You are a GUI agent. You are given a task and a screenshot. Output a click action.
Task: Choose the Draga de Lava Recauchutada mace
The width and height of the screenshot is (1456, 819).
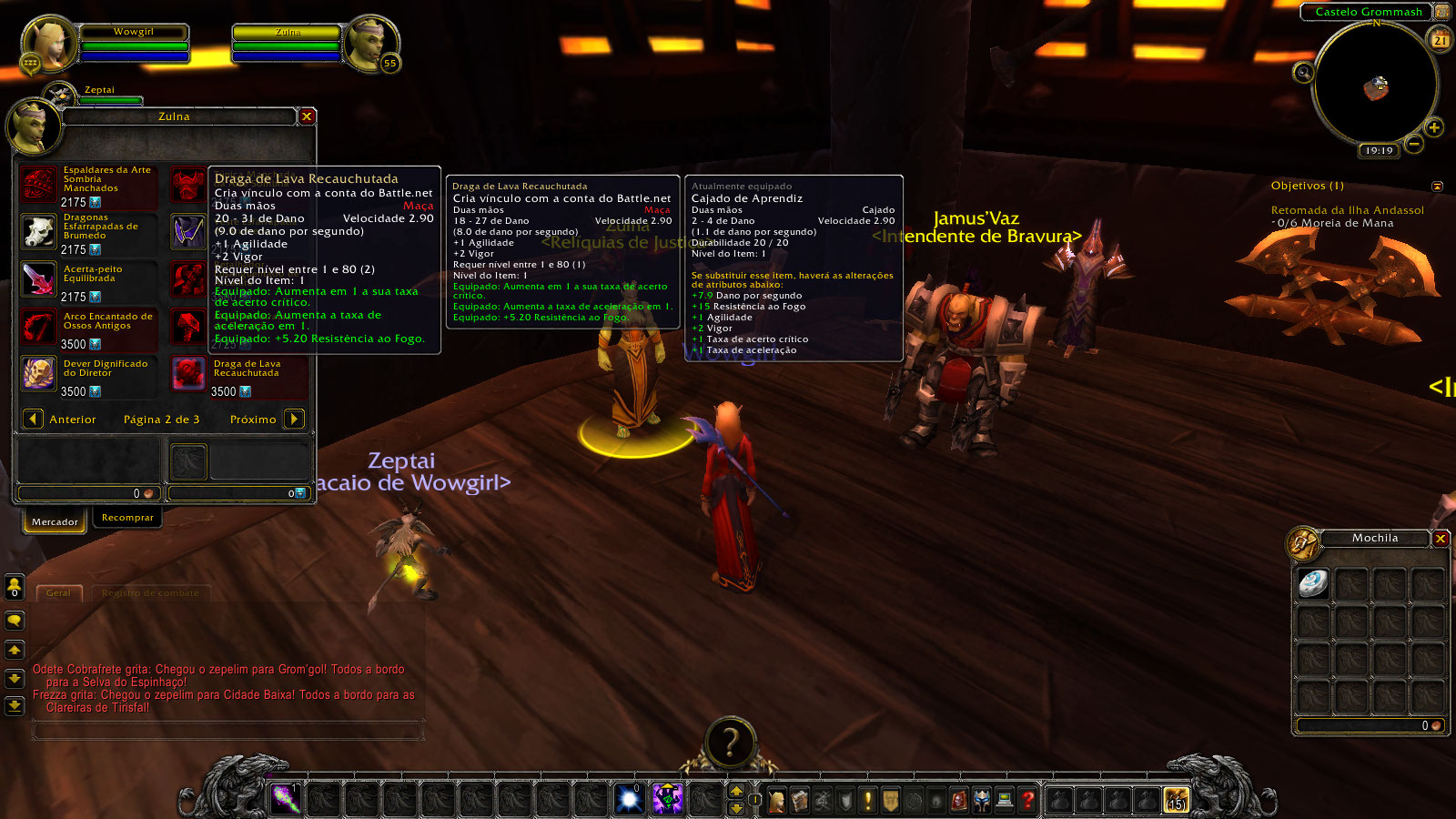pos(188,375)
